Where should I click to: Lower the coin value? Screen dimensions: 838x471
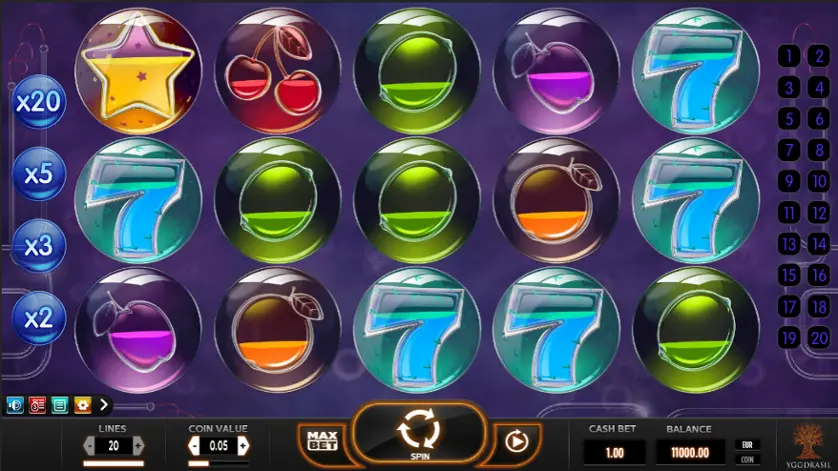tap(194, 446)
